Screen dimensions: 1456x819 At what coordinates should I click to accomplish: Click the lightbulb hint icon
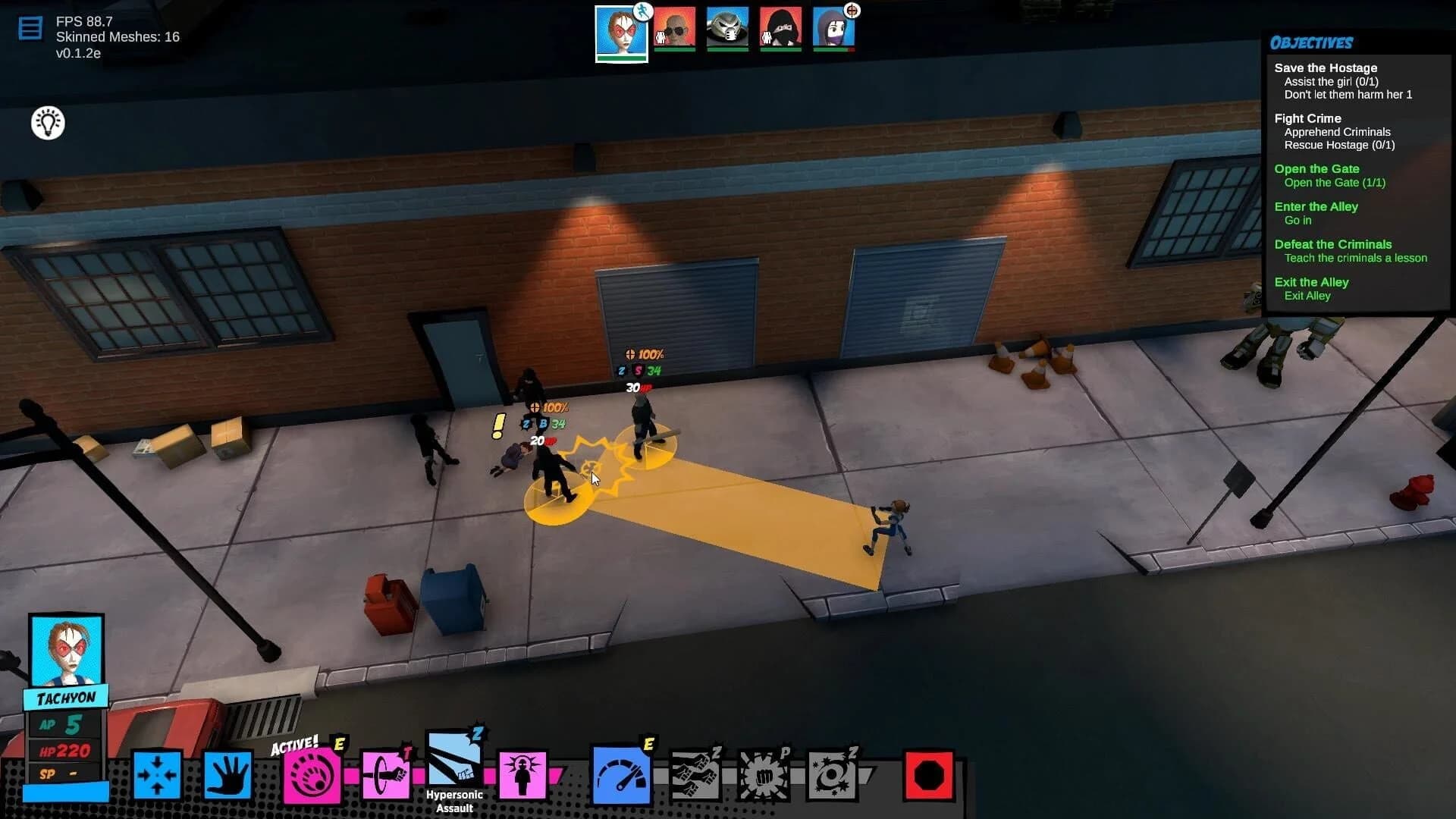click(47, 123)
